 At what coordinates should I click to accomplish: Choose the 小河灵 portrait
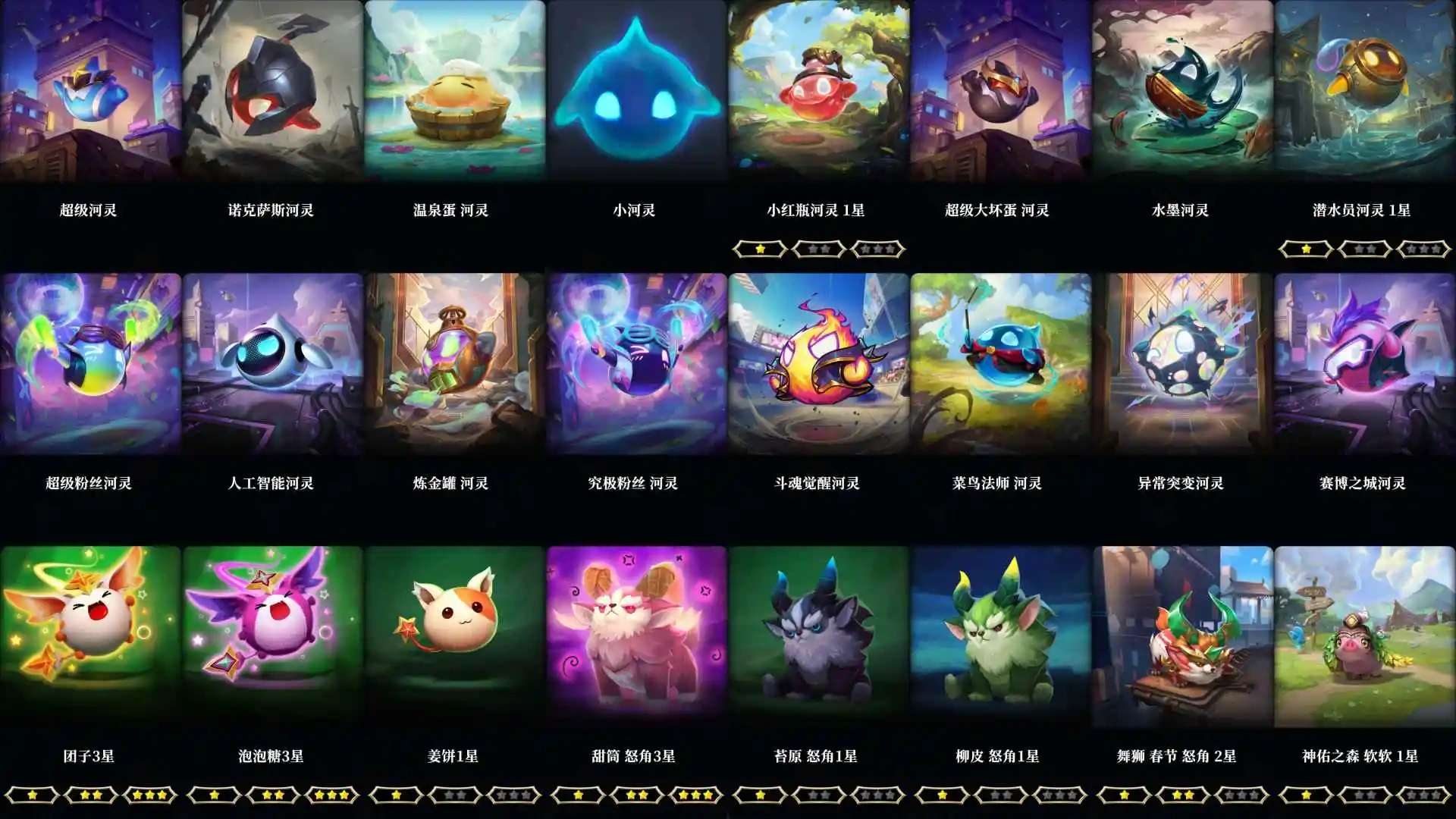point(637,91)
